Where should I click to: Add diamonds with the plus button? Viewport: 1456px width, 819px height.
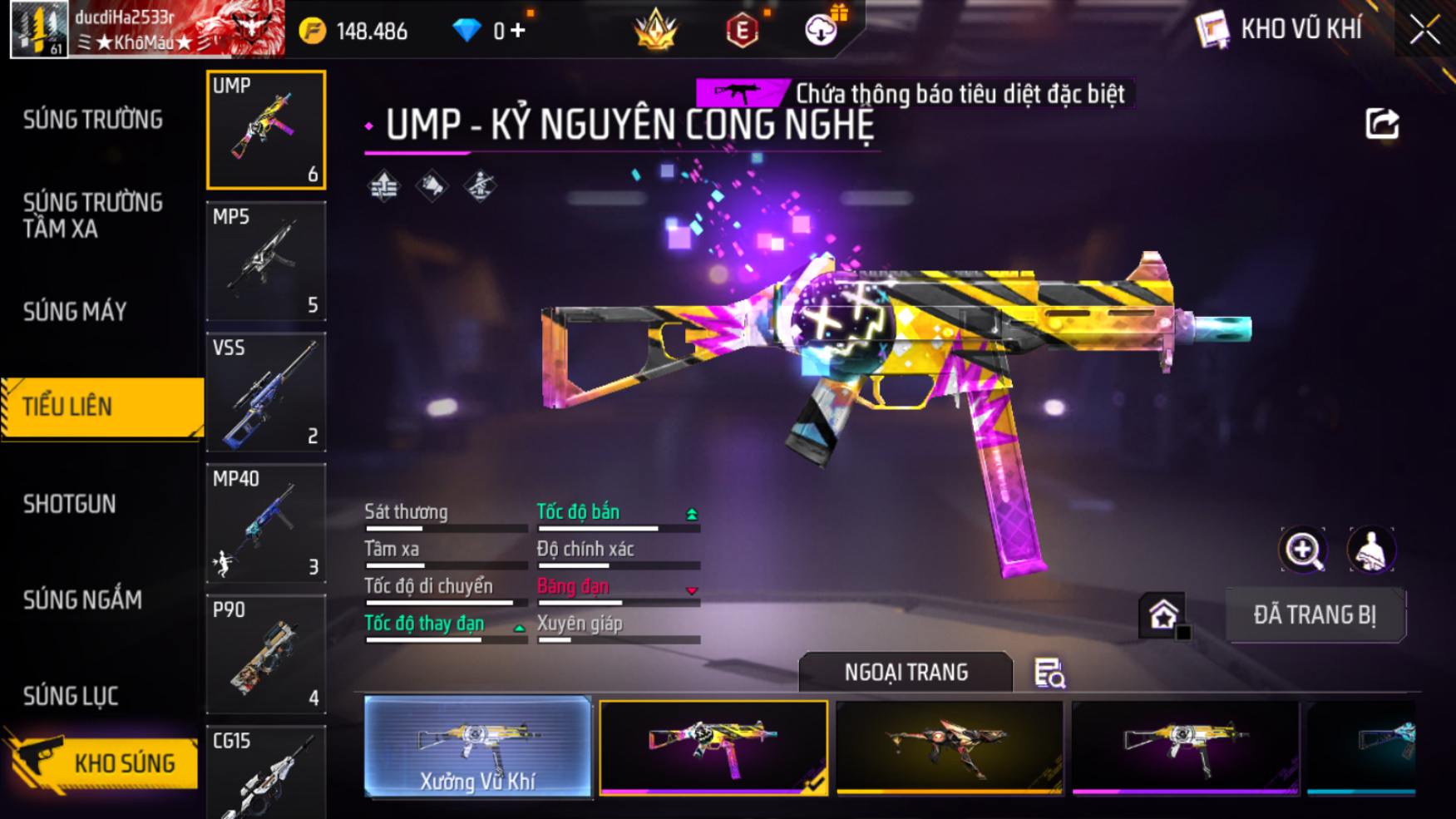(518, 32)
